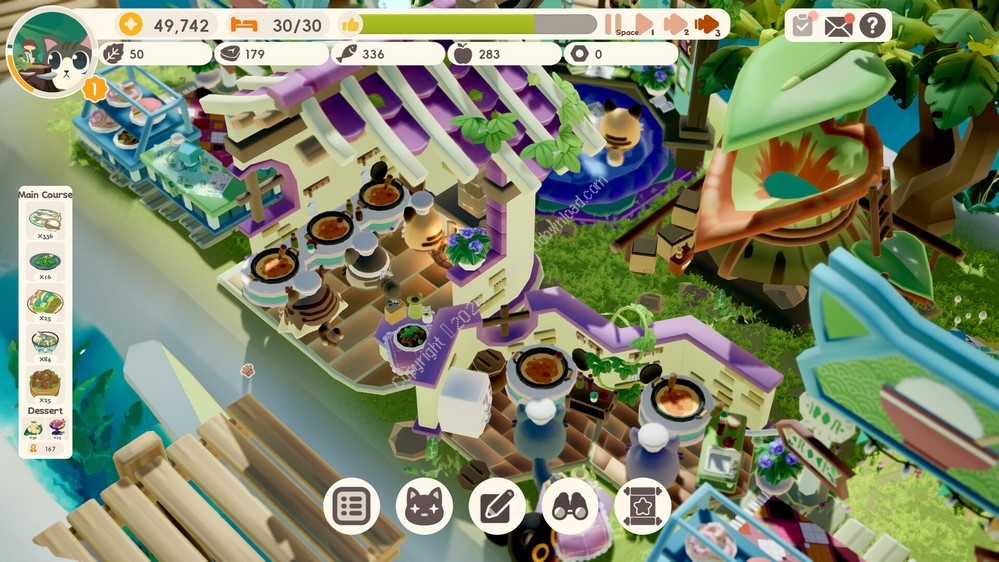The width and height of the screenshot is (999, 562).
Task: Pick the meatball basket dish
Action: pyautogui.click(x=45, y=382)
